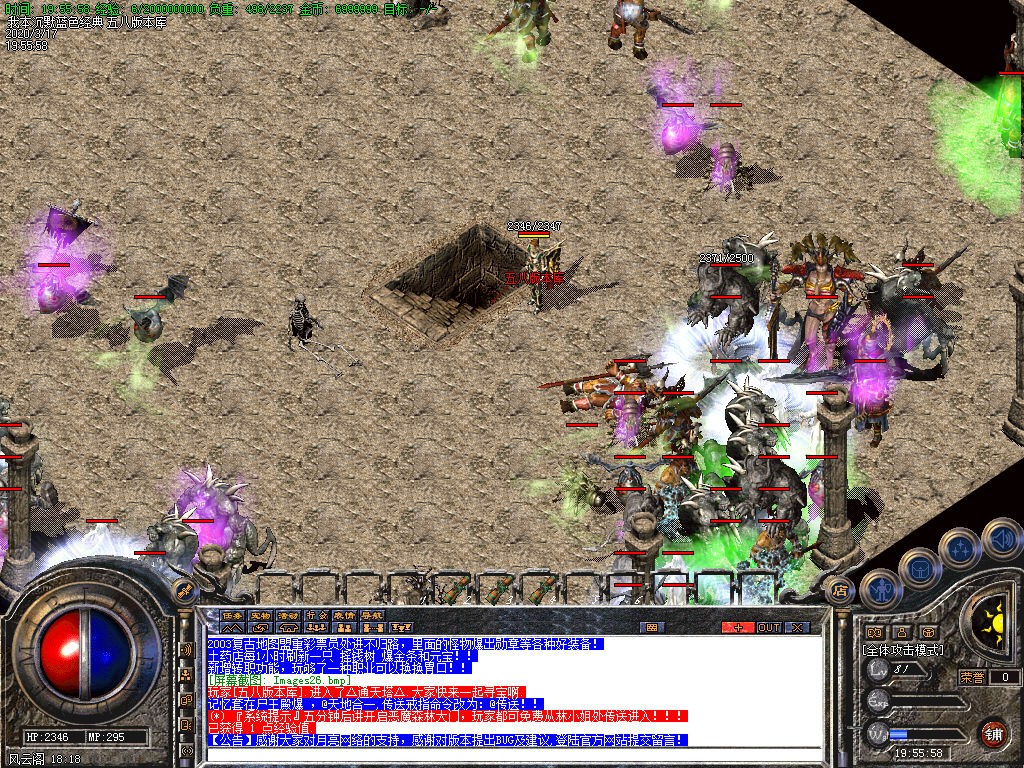
Task: Open the skills panel with sparkle icon
Action: coord(960,549)
